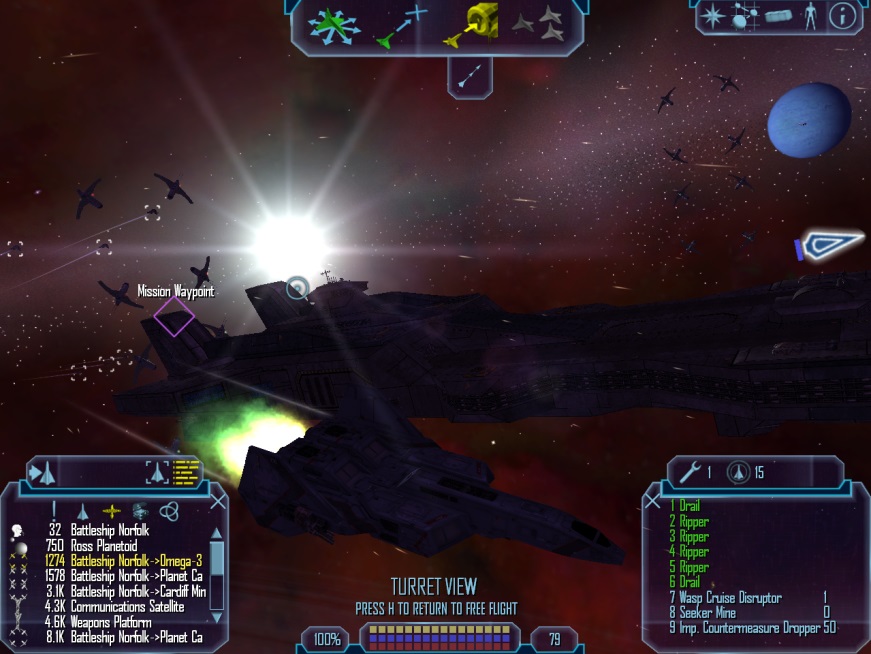871x654 pixels.
Task: Close the weapons list panel
Action: click(652, 500)
